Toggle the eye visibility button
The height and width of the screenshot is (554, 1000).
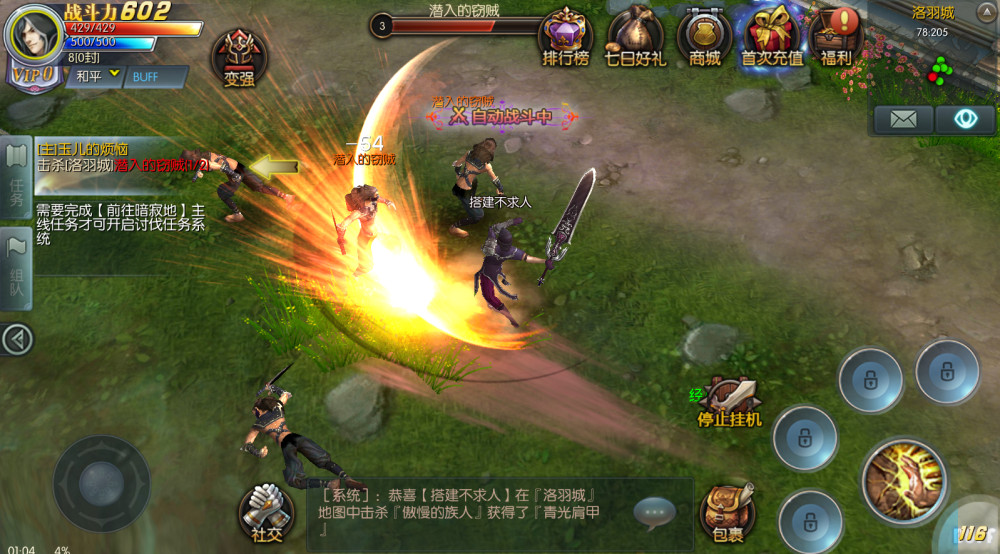click(965, 119)
